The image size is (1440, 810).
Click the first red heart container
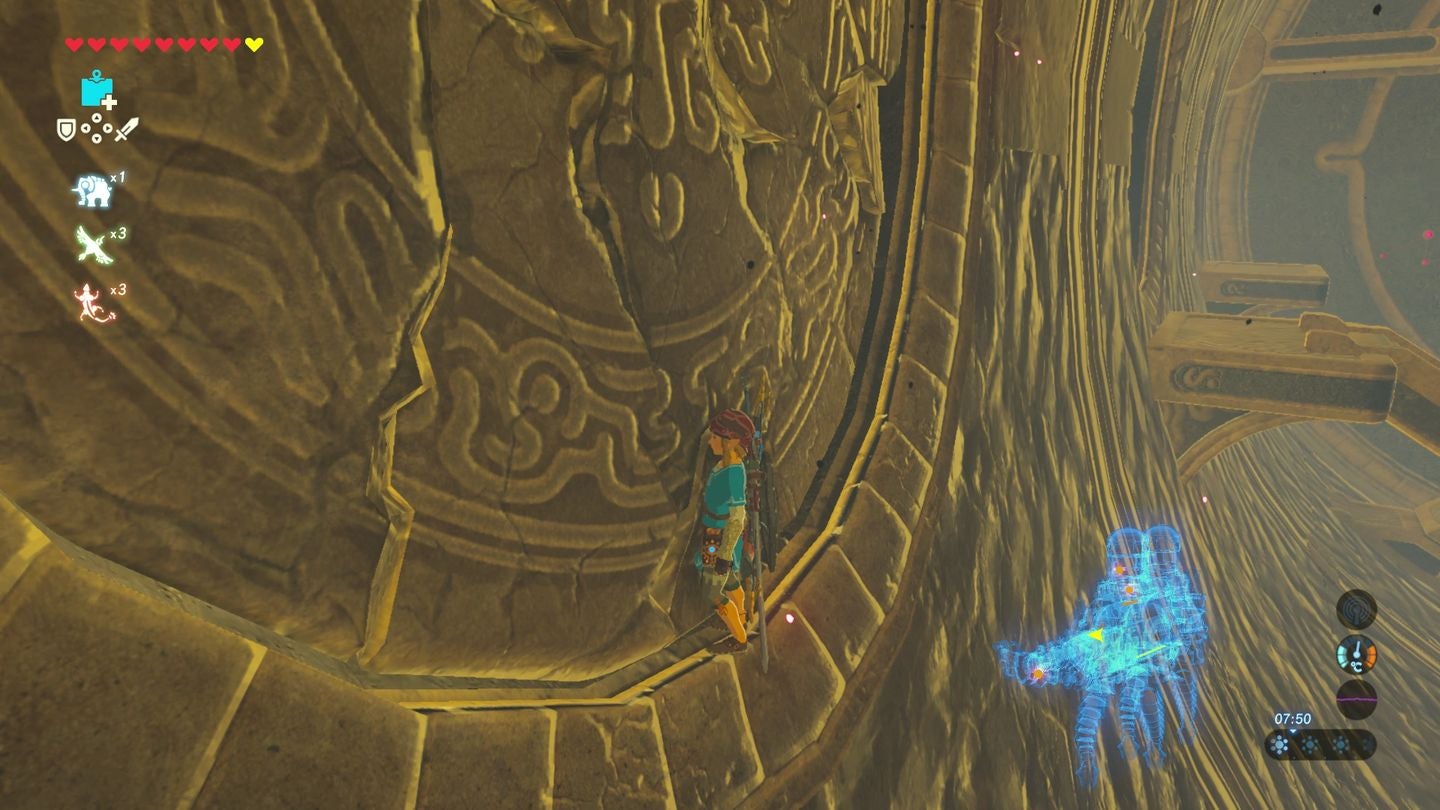point(74,44)
